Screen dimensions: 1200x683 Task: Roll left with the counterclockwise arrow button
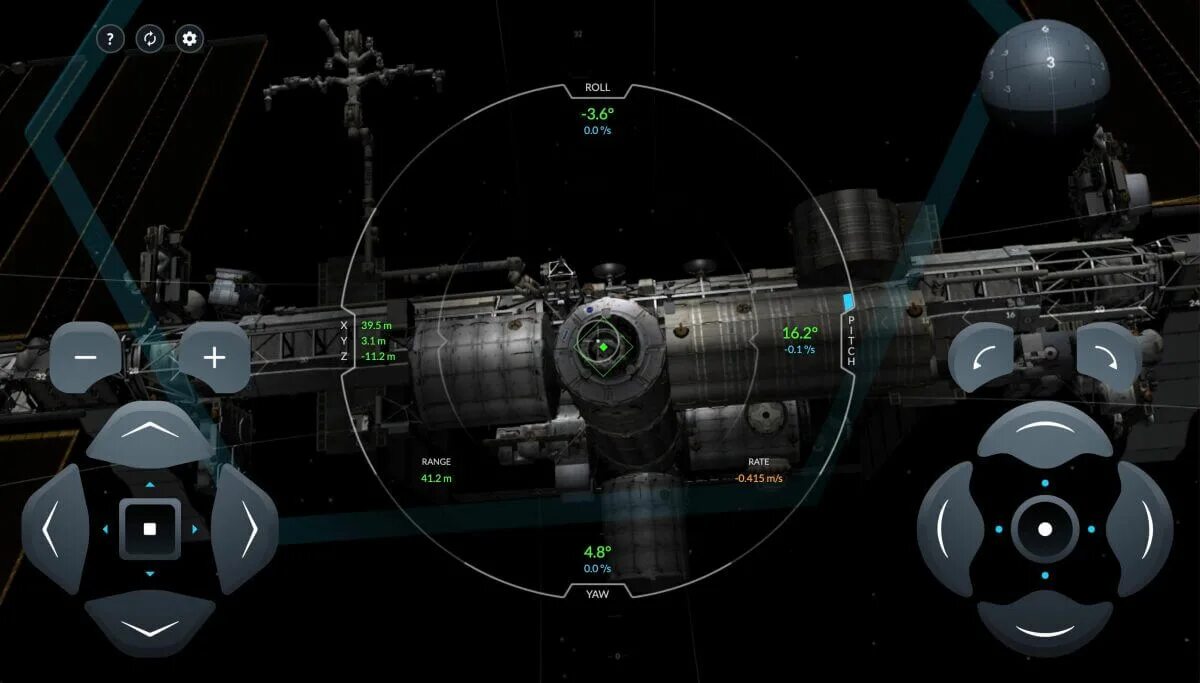coord(981,357)
